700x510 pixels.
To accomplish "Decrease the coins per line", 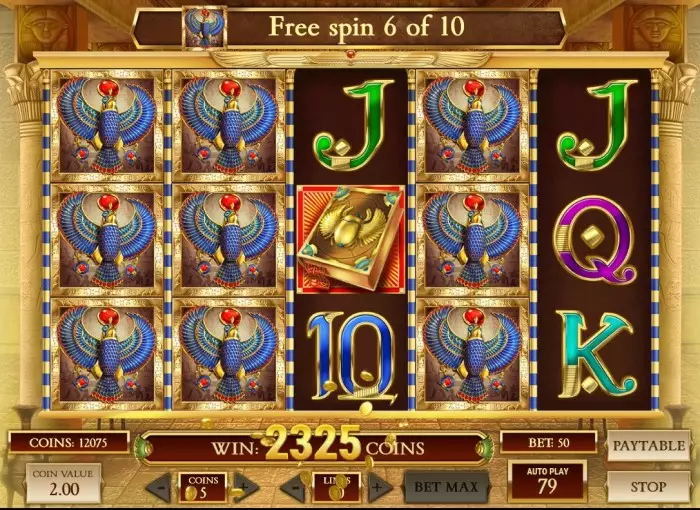I will coord(159,488).
